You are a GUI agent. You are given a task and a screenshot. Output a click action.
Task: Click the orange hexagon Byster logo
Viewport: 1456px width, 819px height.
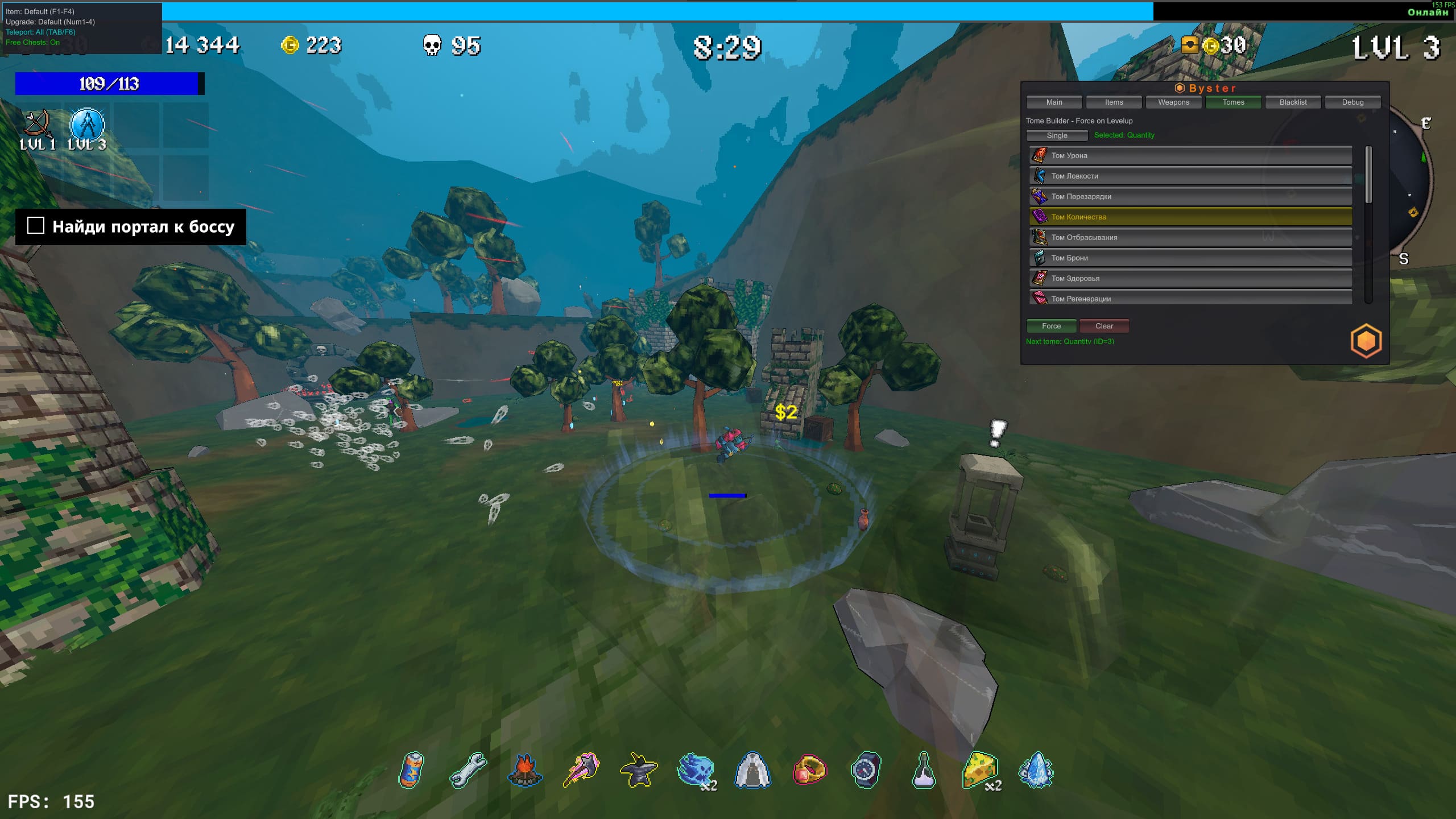click(x=1366, y=341)
